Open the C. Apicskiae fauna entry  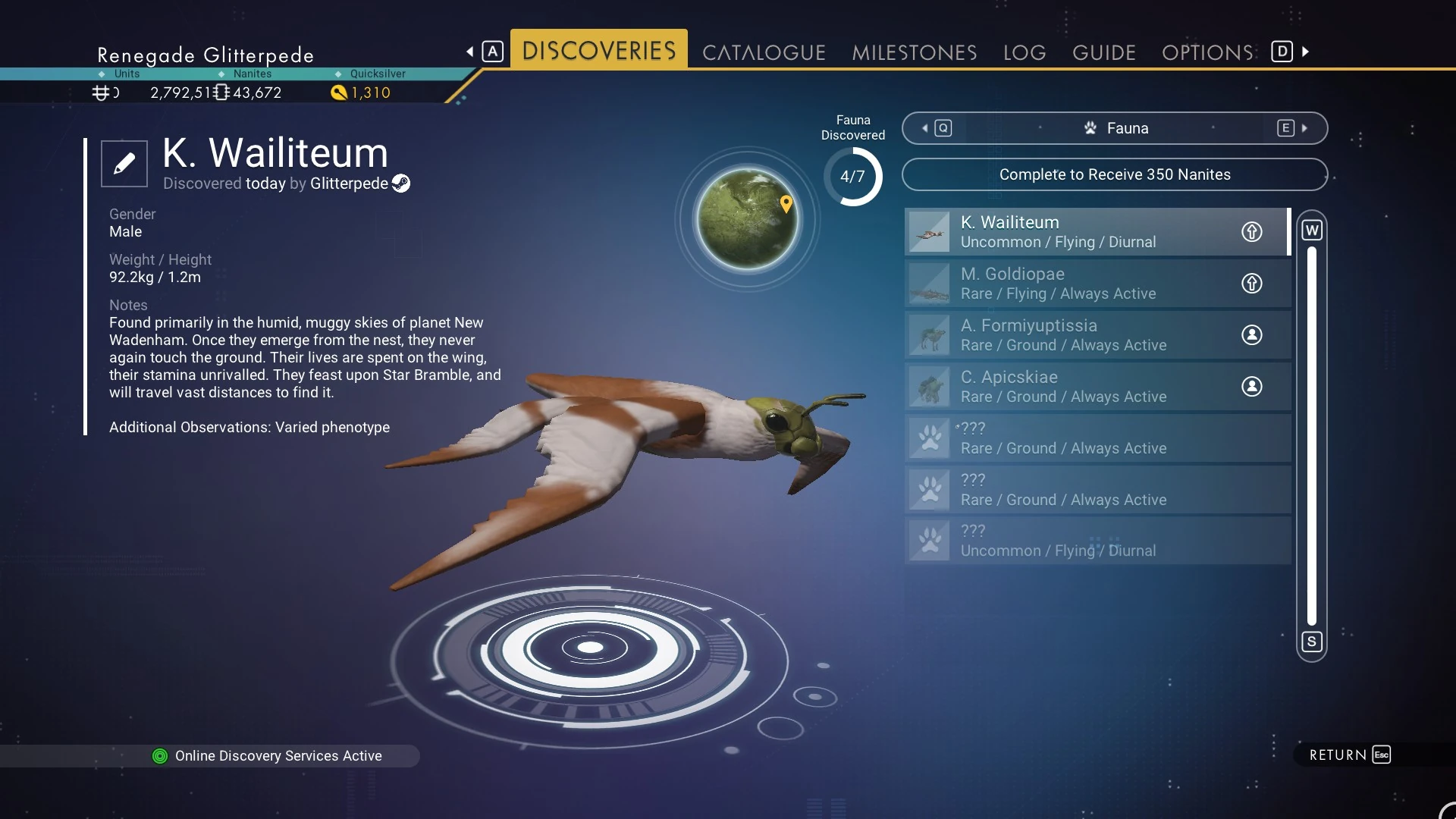click(x=1077, y=387)
